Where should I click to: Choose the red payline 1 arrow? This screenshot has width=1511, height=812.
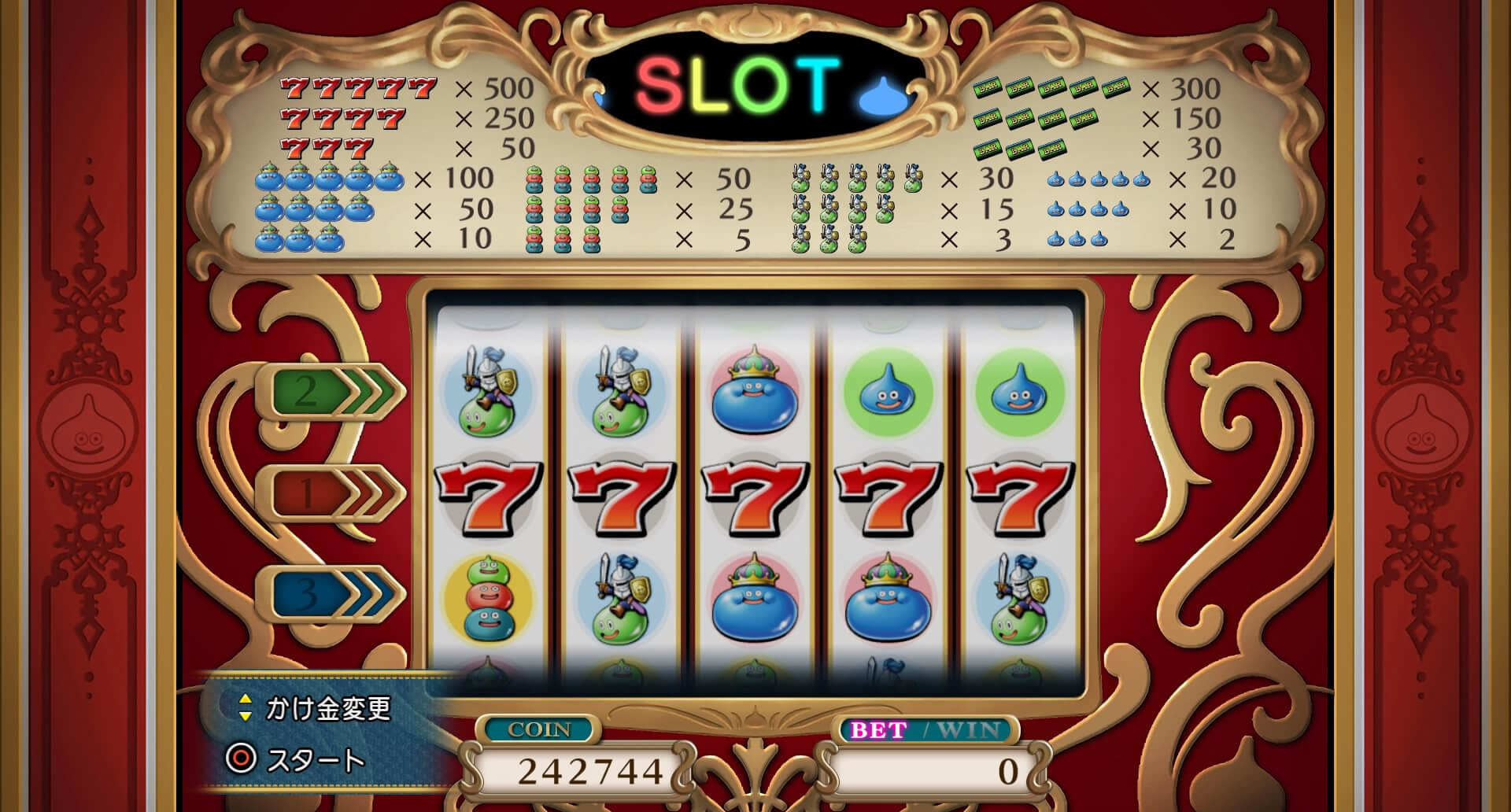tap(331, 493)
